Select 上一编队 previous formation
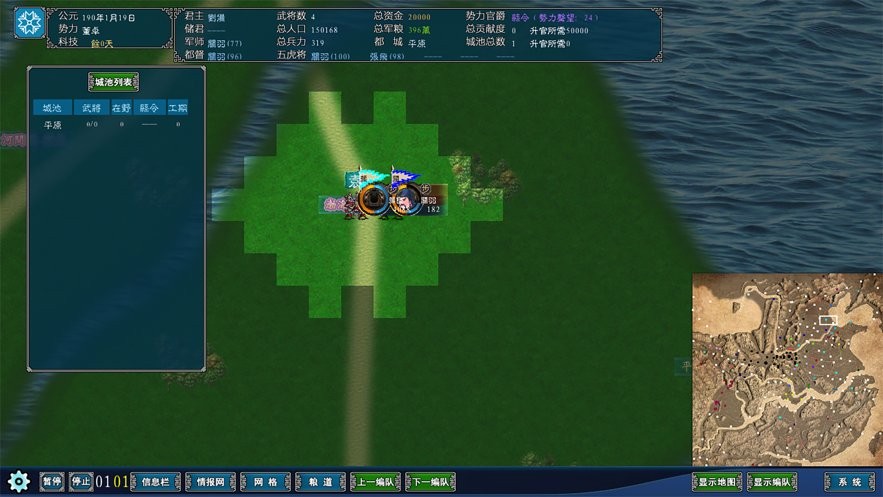The image size is (883, 497). pos(375,482)
